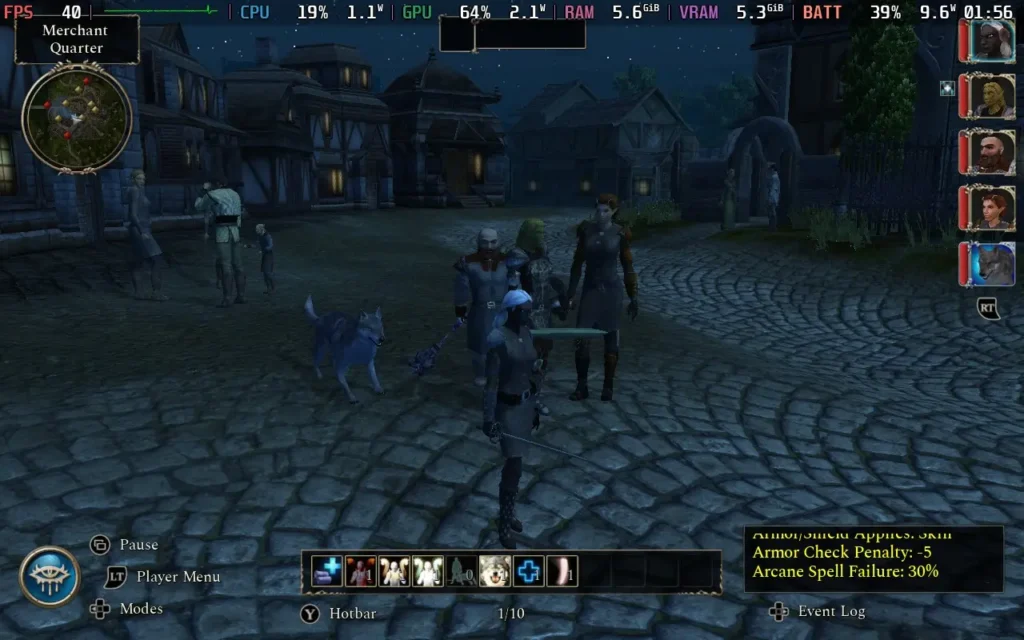Use the blue cross with bandages hotbar slot
This screenshot has width=1024, height=640.
point(327,571)
